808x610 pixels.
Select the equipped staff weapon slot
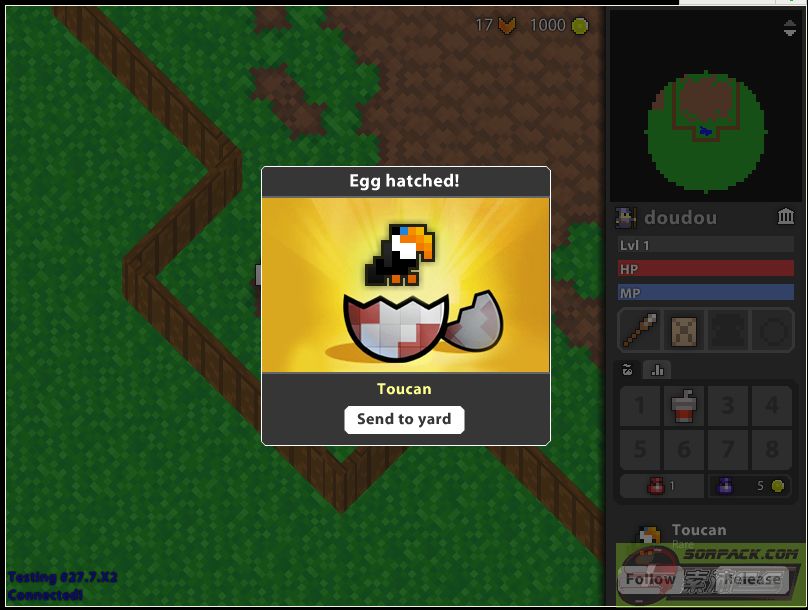tap(640, 330)
